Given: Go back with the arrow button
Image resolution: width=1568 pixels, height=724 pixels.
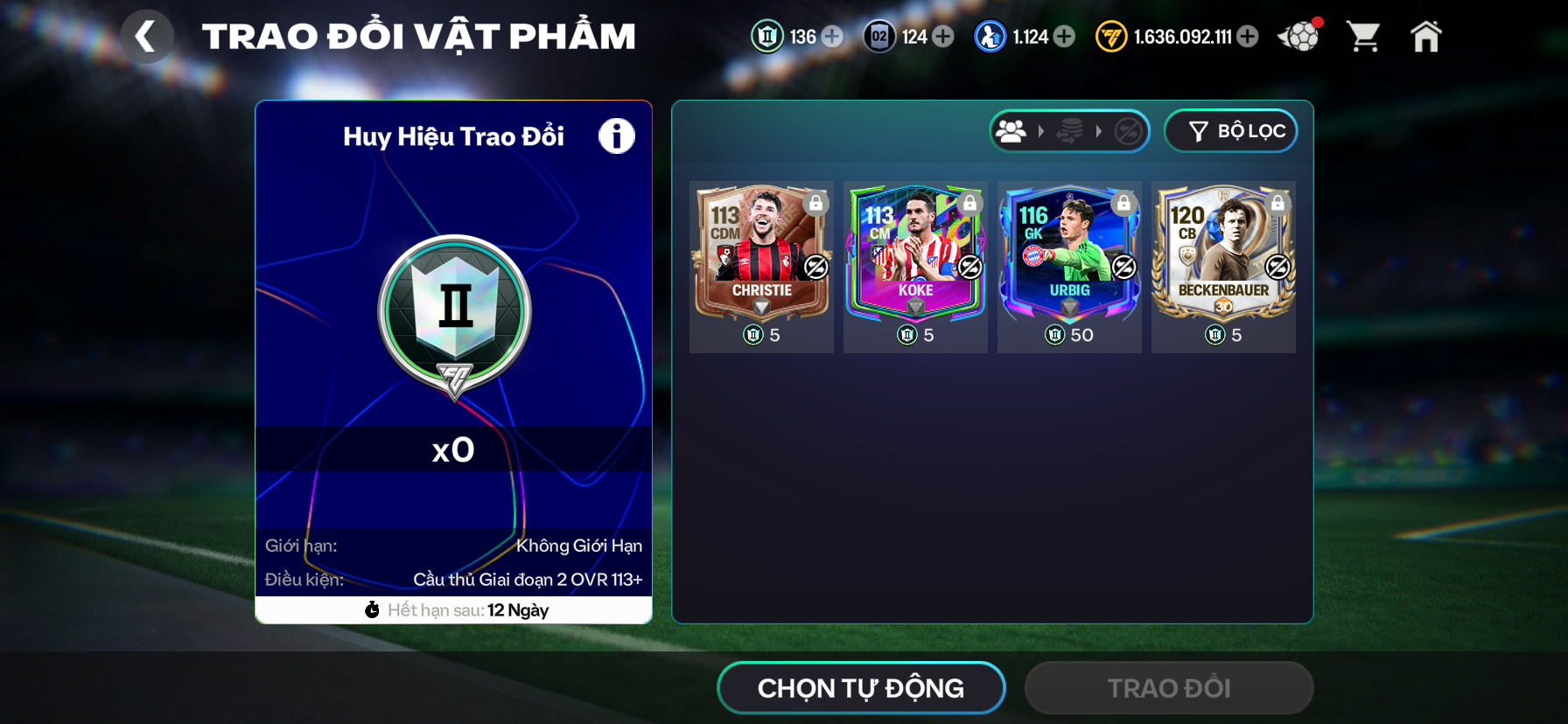Looking at the screenshot, I should pyautogui.click(x=146, y=37).
